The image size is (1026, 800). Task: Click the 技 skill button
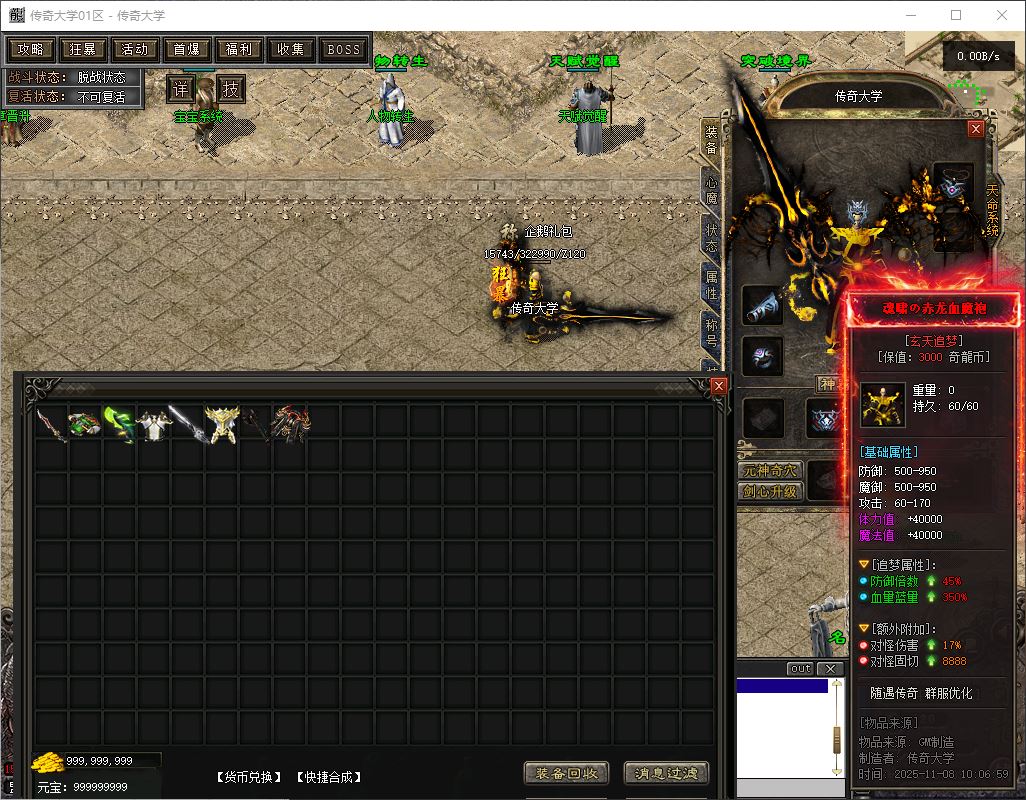(x=231, y=89)
